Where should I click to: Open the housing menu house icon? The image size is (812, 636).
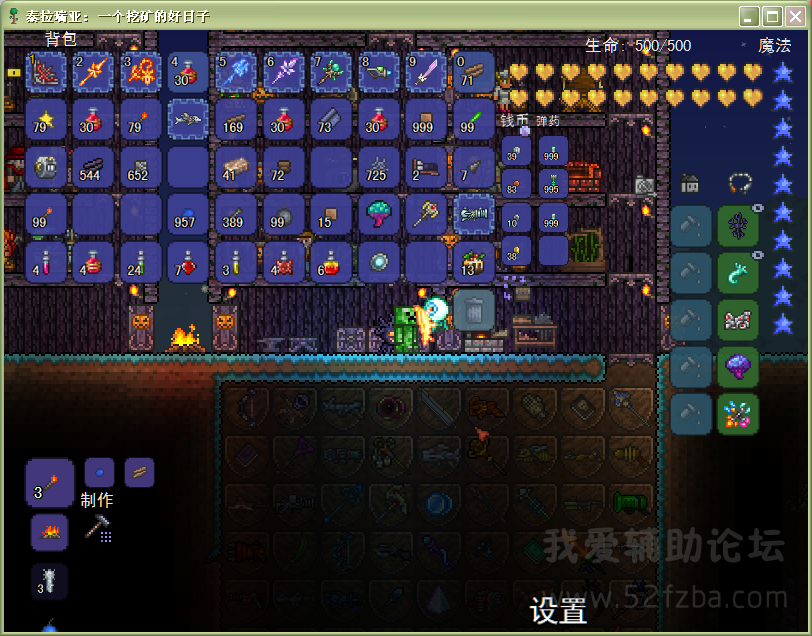(690, 183)
